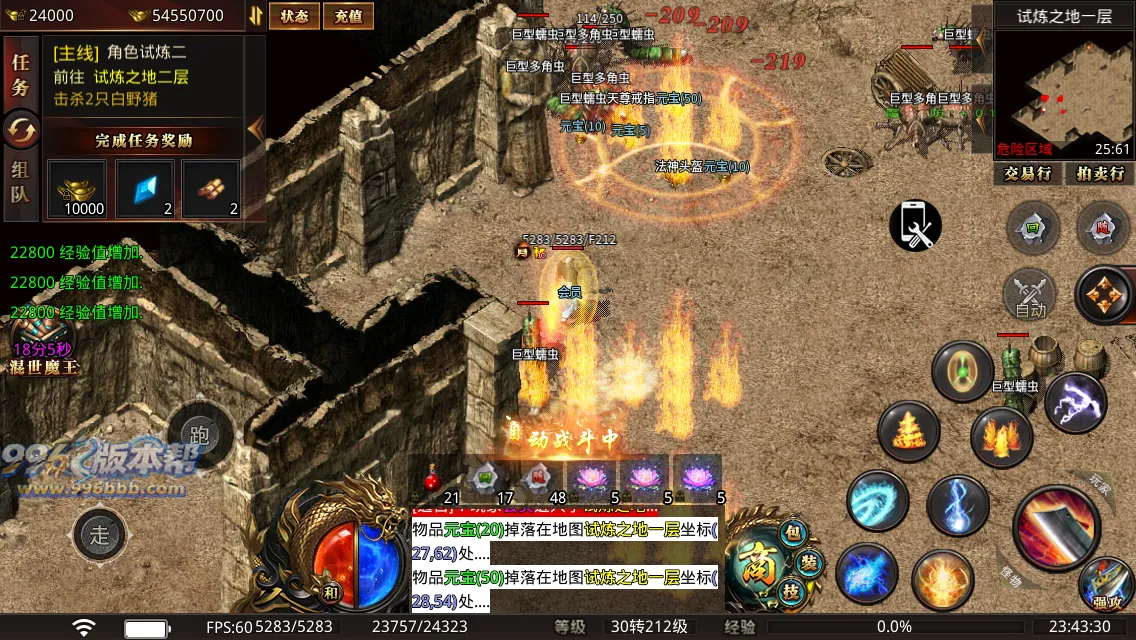This screenshot has height=640, width=1136.
Task: Activate the run button labeled 跑
Action: [200, 434]
